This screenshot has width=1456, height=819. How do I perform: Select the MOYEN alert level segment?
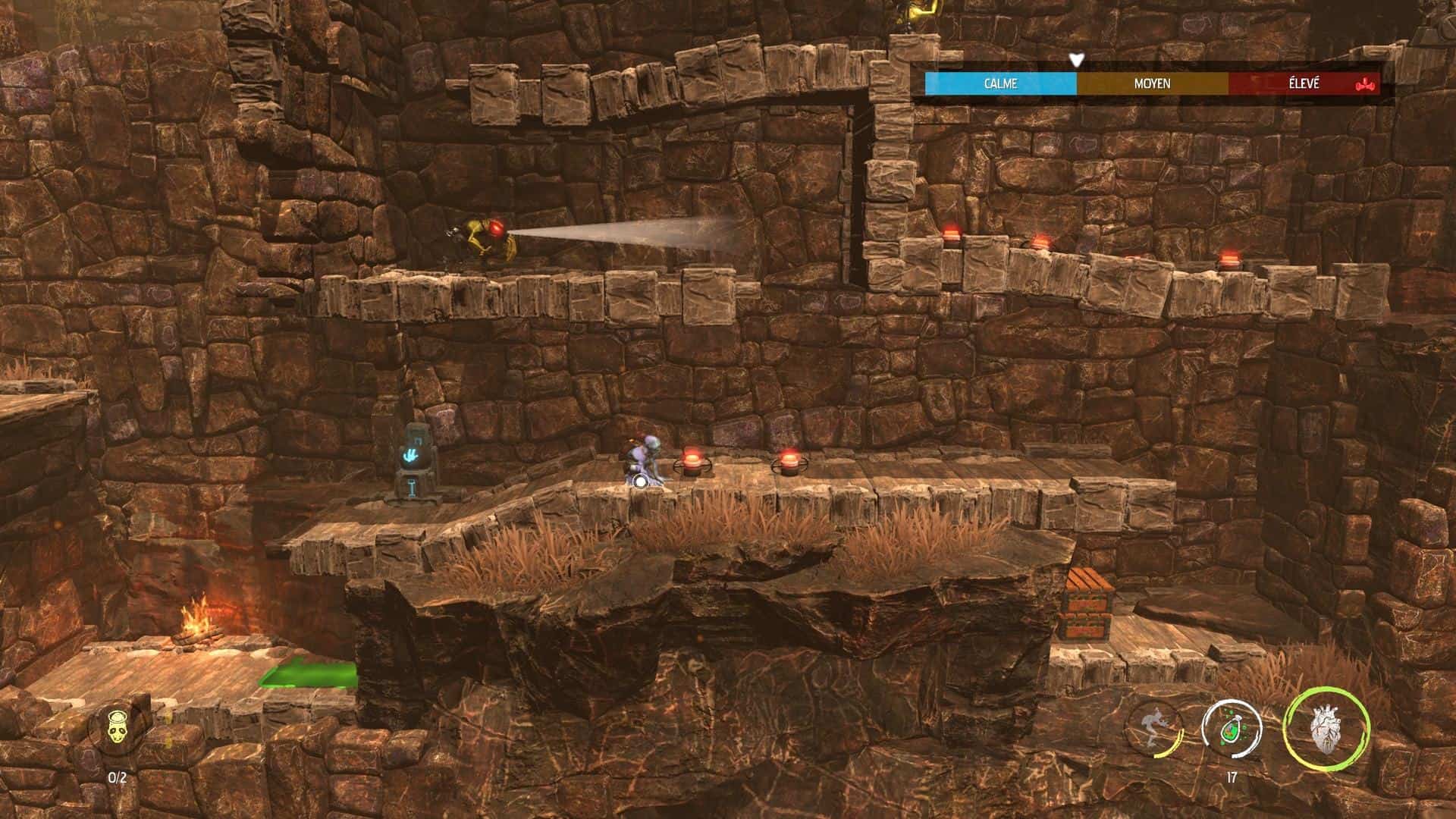pos(1151,85)
